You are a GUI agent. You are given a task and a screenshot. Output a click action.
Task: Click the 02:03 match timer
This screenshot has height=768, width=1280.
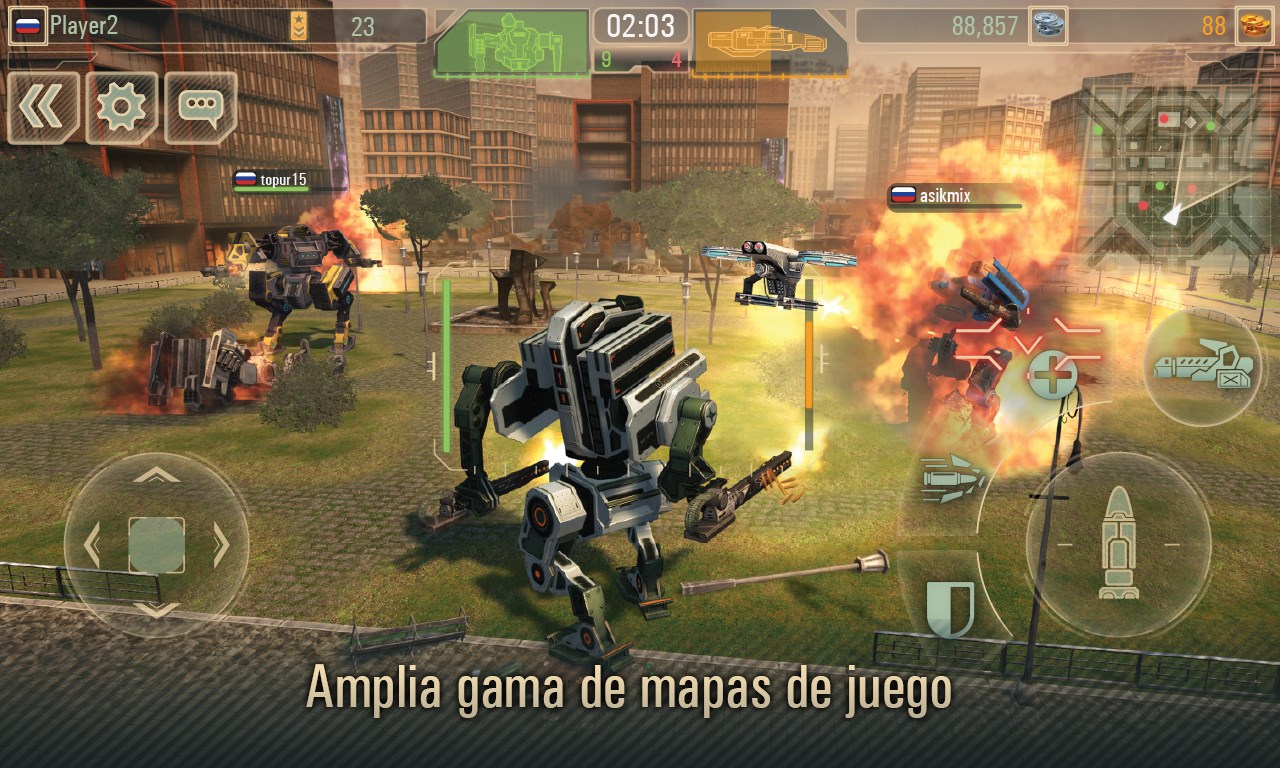[x=641, y=26]
